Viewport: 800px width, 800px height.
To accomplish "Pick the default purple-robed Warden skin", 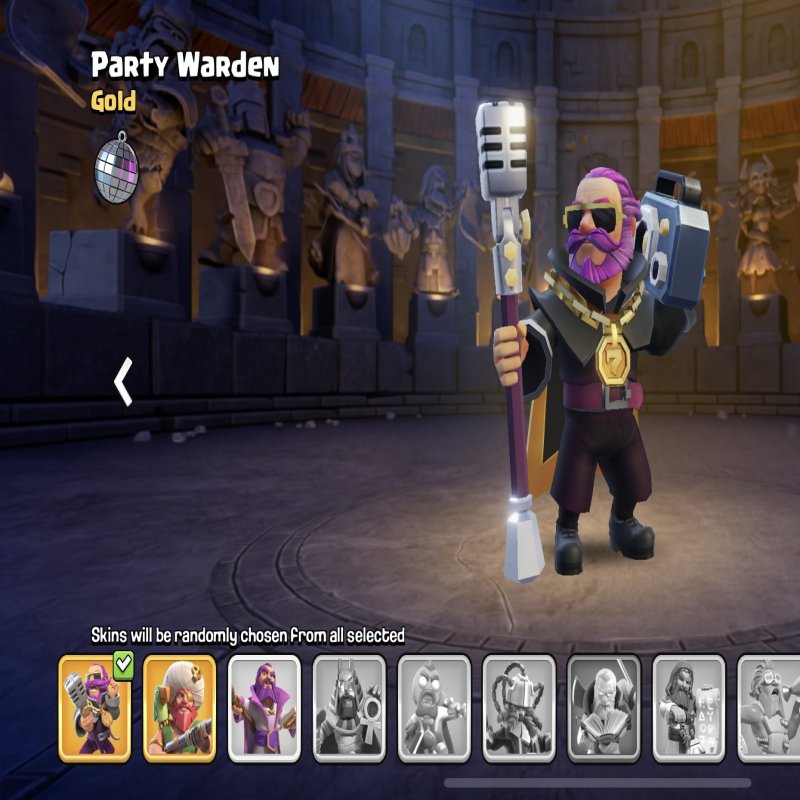I will [264, 708].
